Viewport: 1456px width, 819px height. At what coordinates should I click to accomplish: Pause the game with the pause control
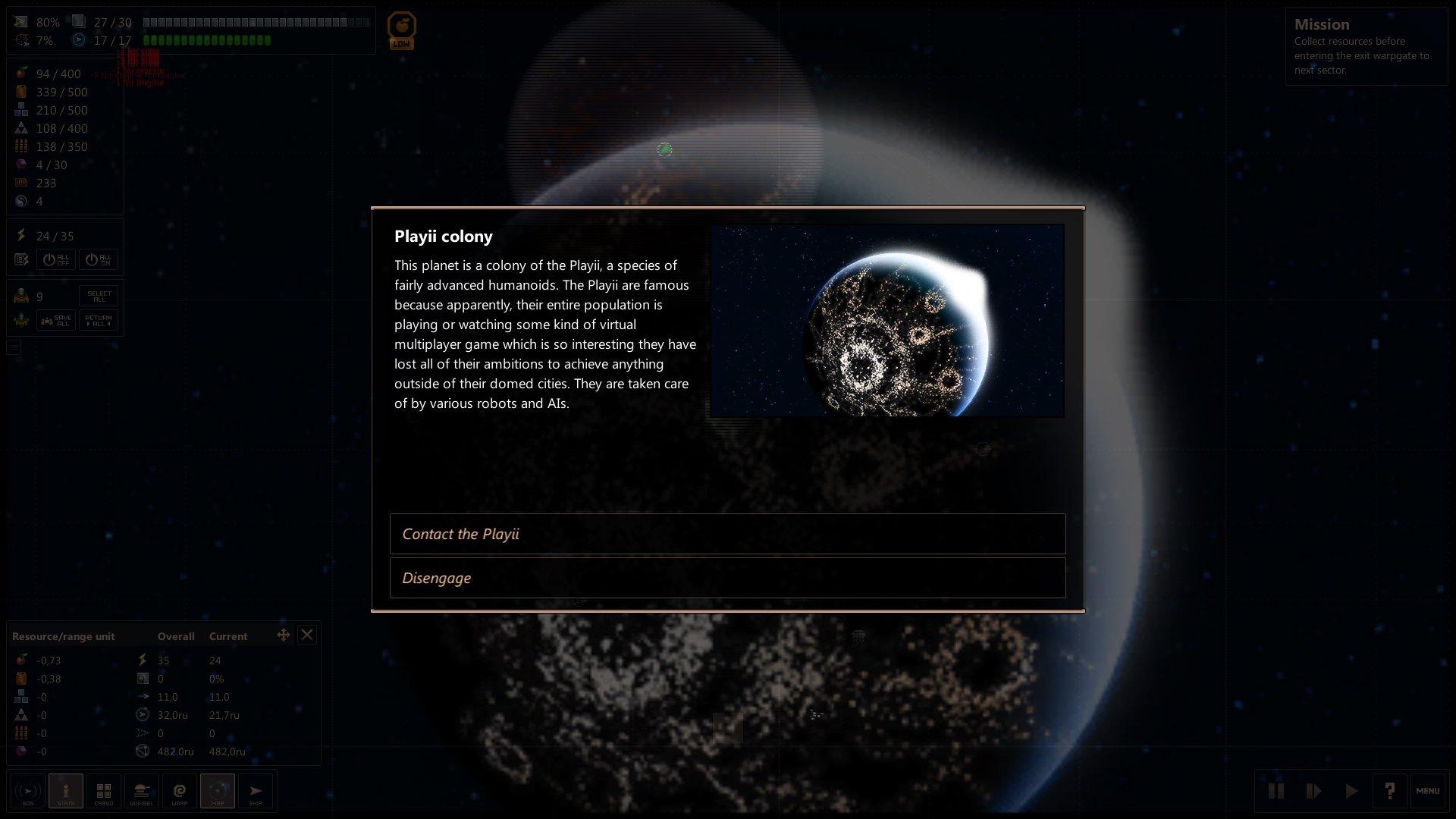tap(1277, 790)
